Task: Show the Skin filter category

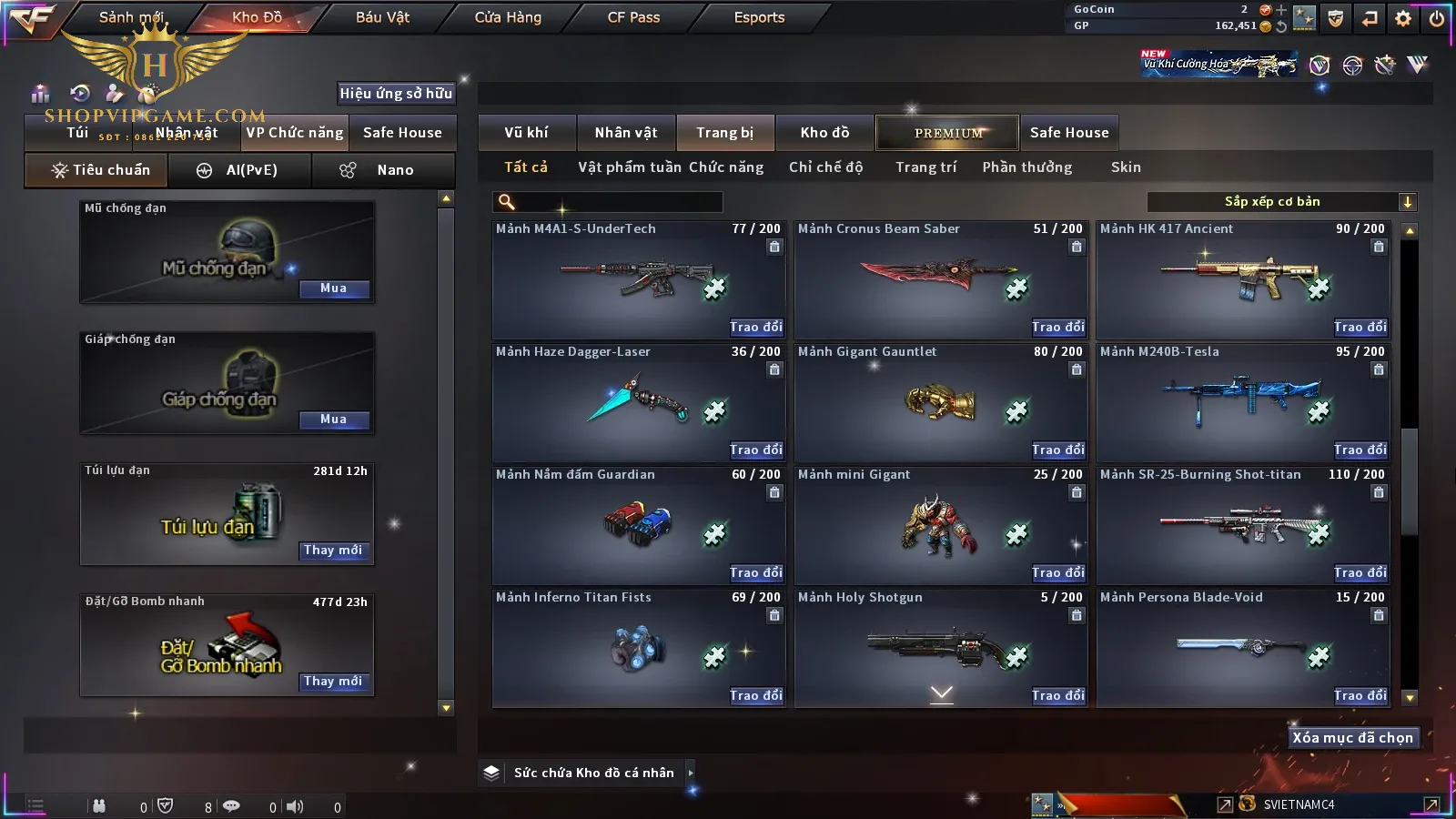Action: click(1126, 167)
